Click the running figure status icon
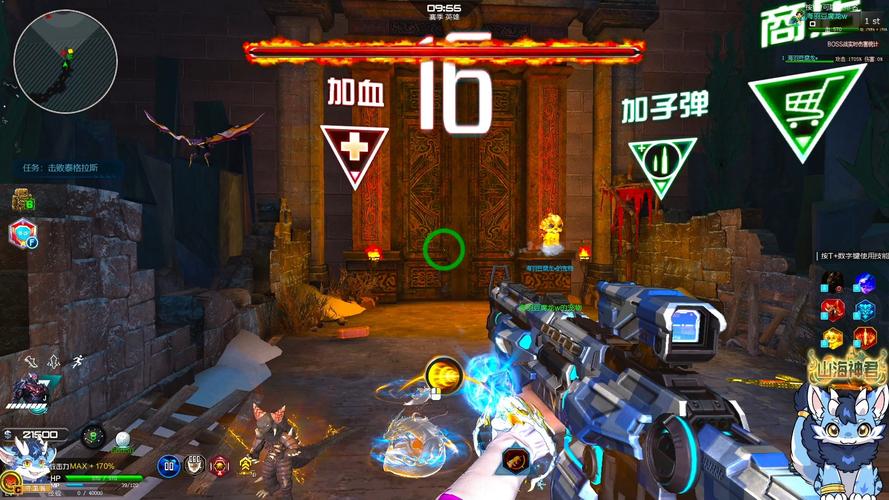This screenshot has width=889, height=500. (x=76, y=360)
